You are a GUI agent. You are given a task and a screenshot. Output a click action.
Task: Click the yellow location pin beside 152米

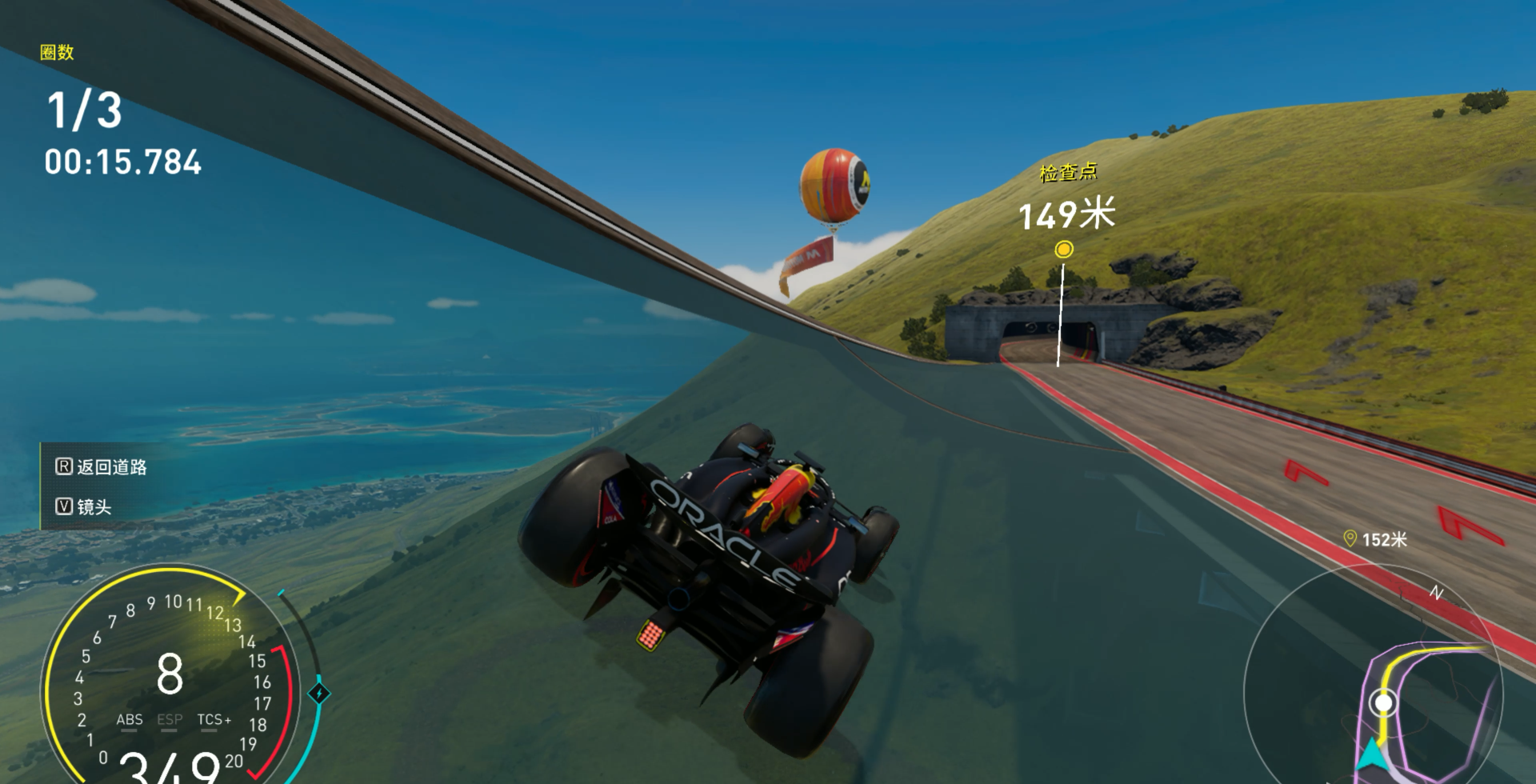pos(1350,539)
